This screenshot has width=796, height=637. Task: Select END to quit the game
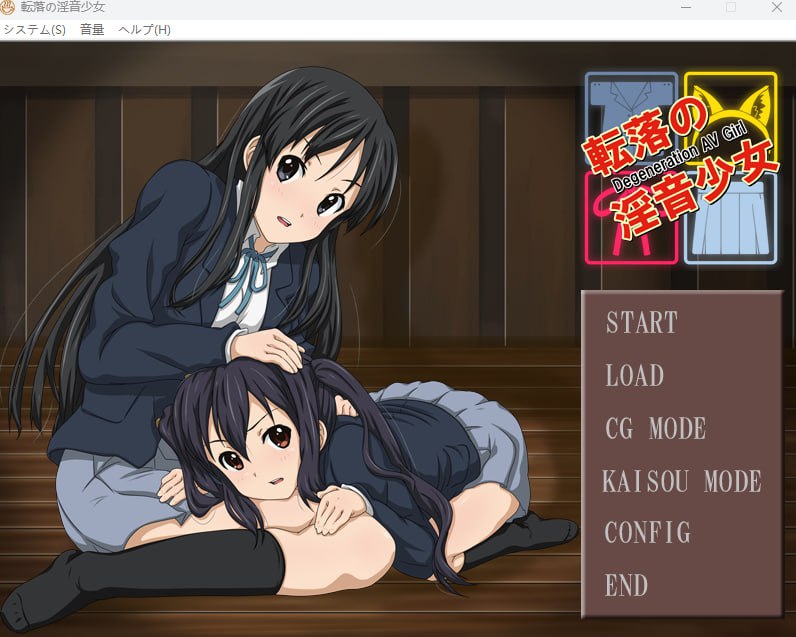coord(627,585)
